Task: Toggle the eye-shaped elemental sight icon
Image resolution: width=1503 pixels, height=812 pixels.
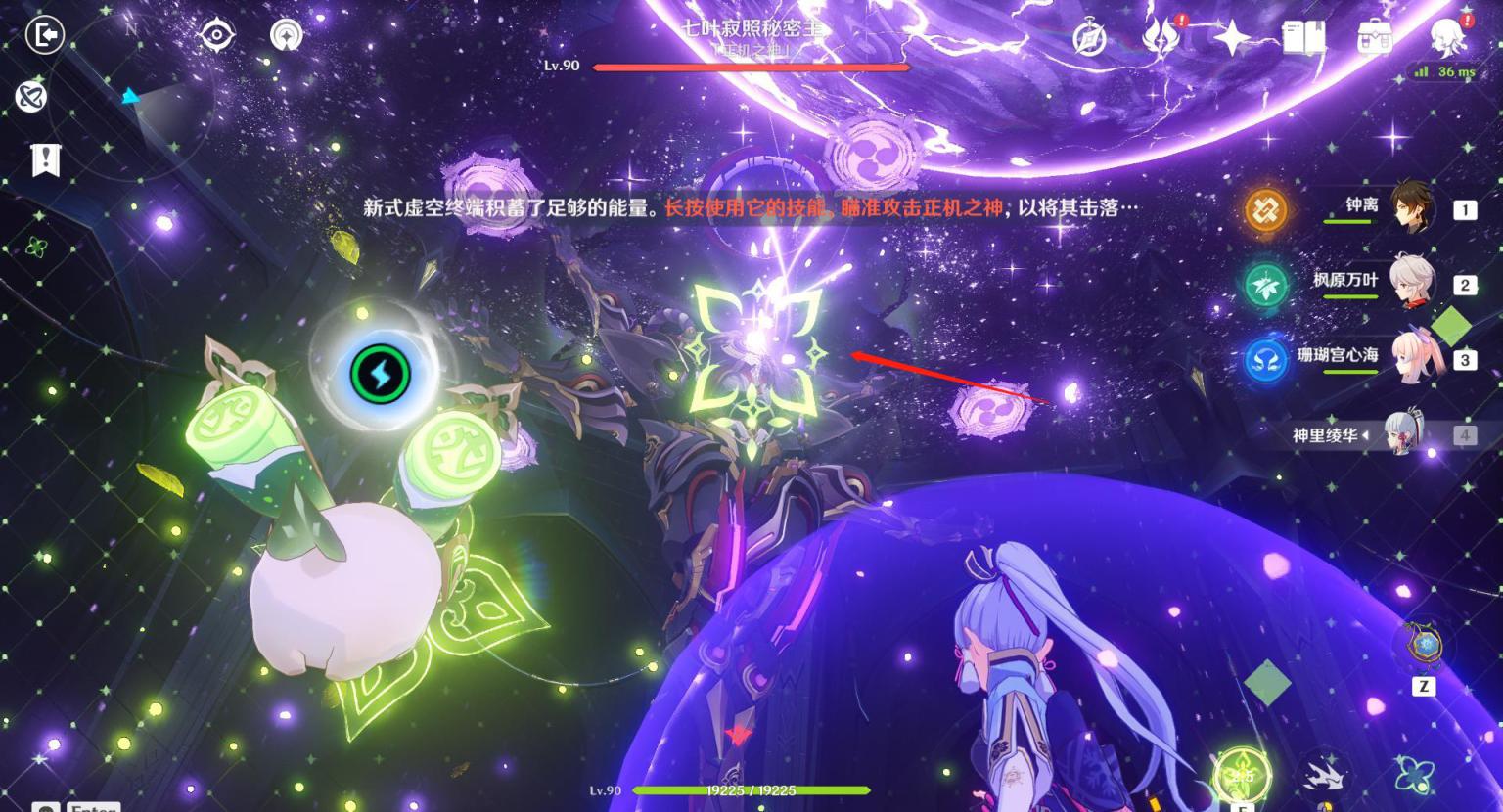Action: point(215,36)
